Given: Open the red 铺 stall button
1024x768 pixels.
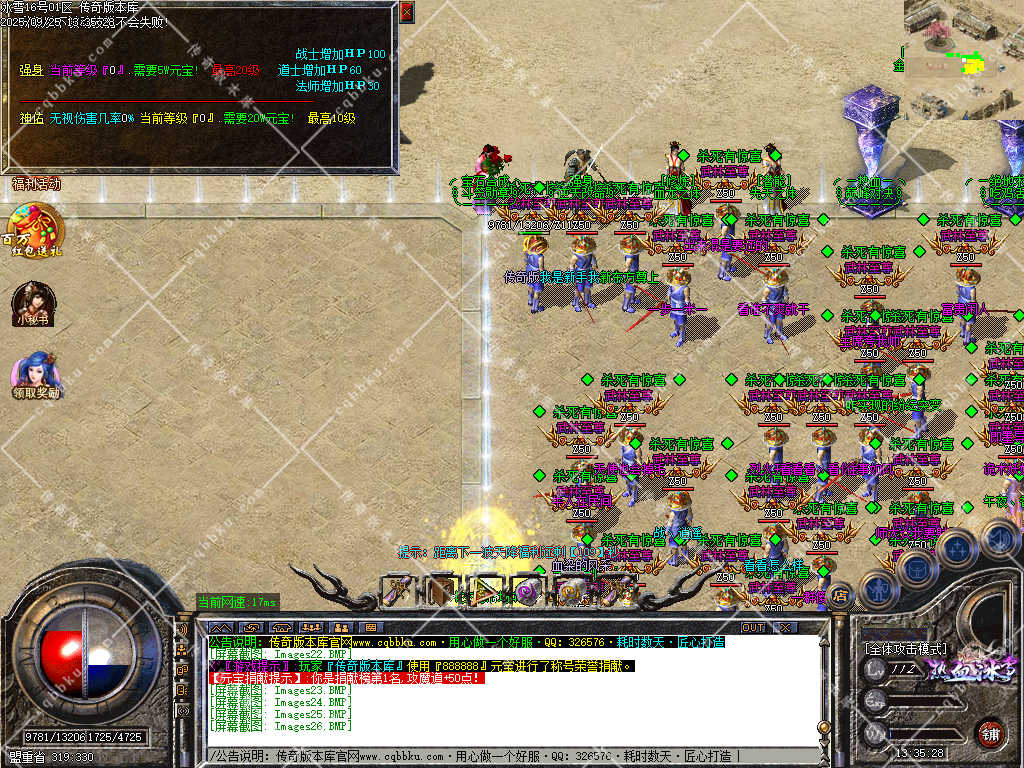Looking at the screenshot, I should click(x=990, y=733).
